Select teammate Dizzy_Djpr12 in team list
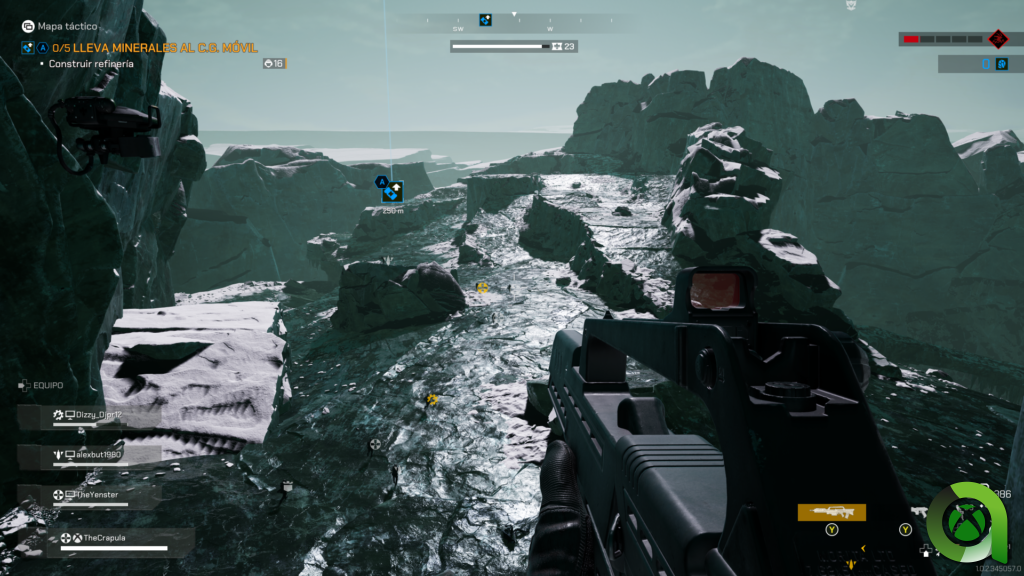The height and width of the screenshot is (576, 1024). [97, 415]
